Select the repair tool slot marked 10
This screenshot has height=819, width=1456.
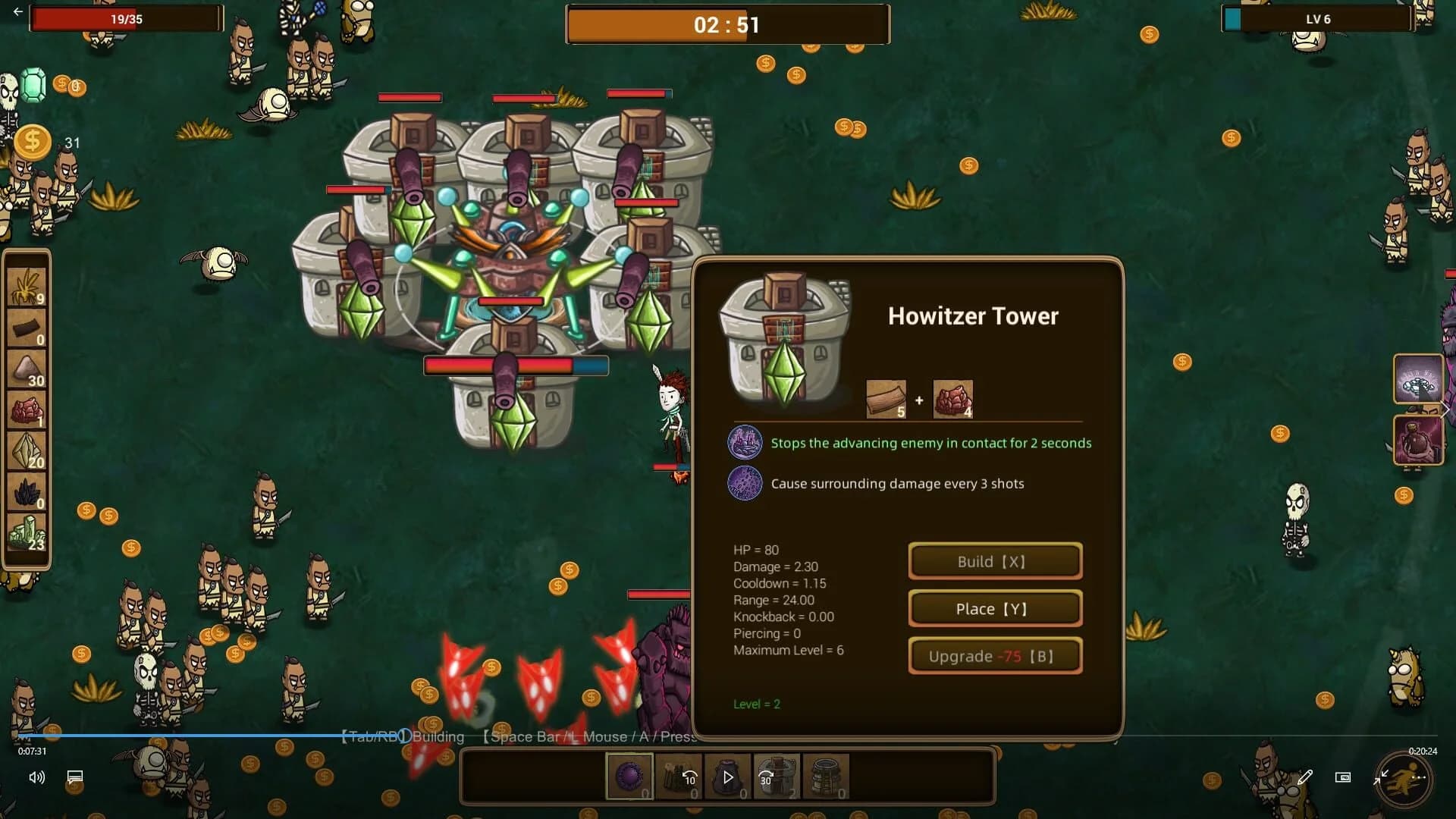coord(677,775)
